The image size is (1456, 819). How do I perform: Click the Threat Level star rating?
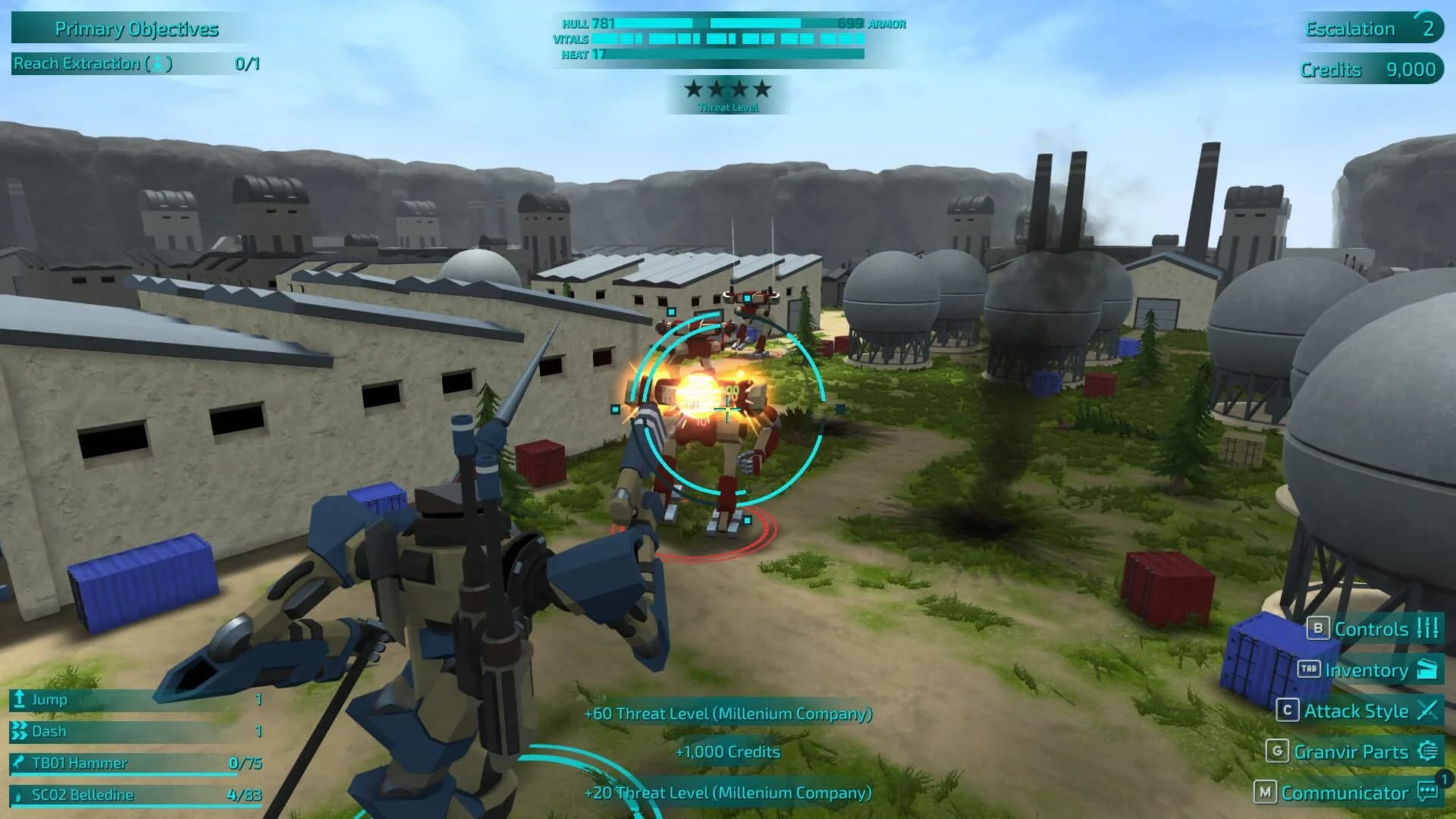tap(726, 89)
